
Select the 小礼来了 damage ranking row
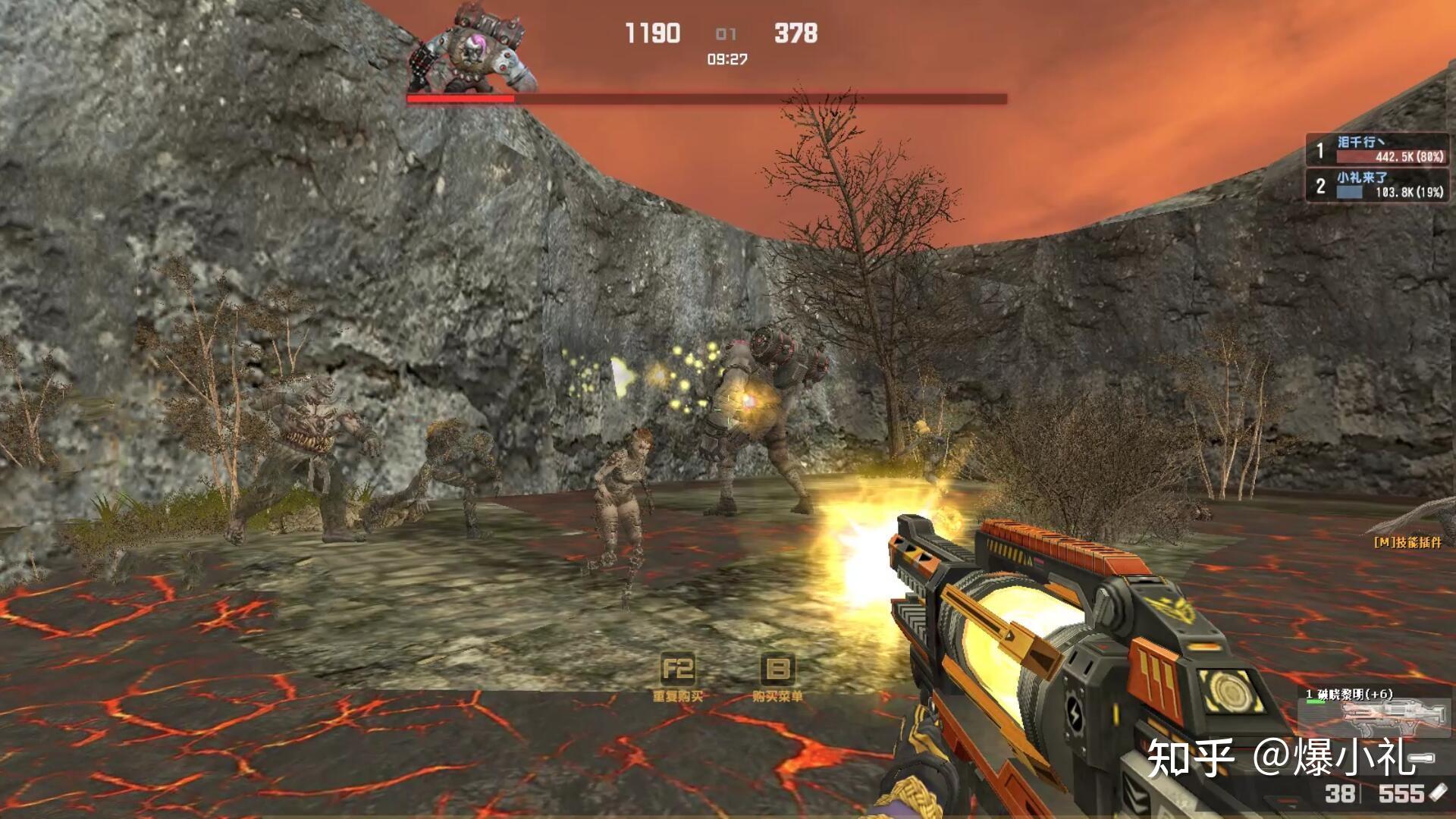coord(1376,185)
